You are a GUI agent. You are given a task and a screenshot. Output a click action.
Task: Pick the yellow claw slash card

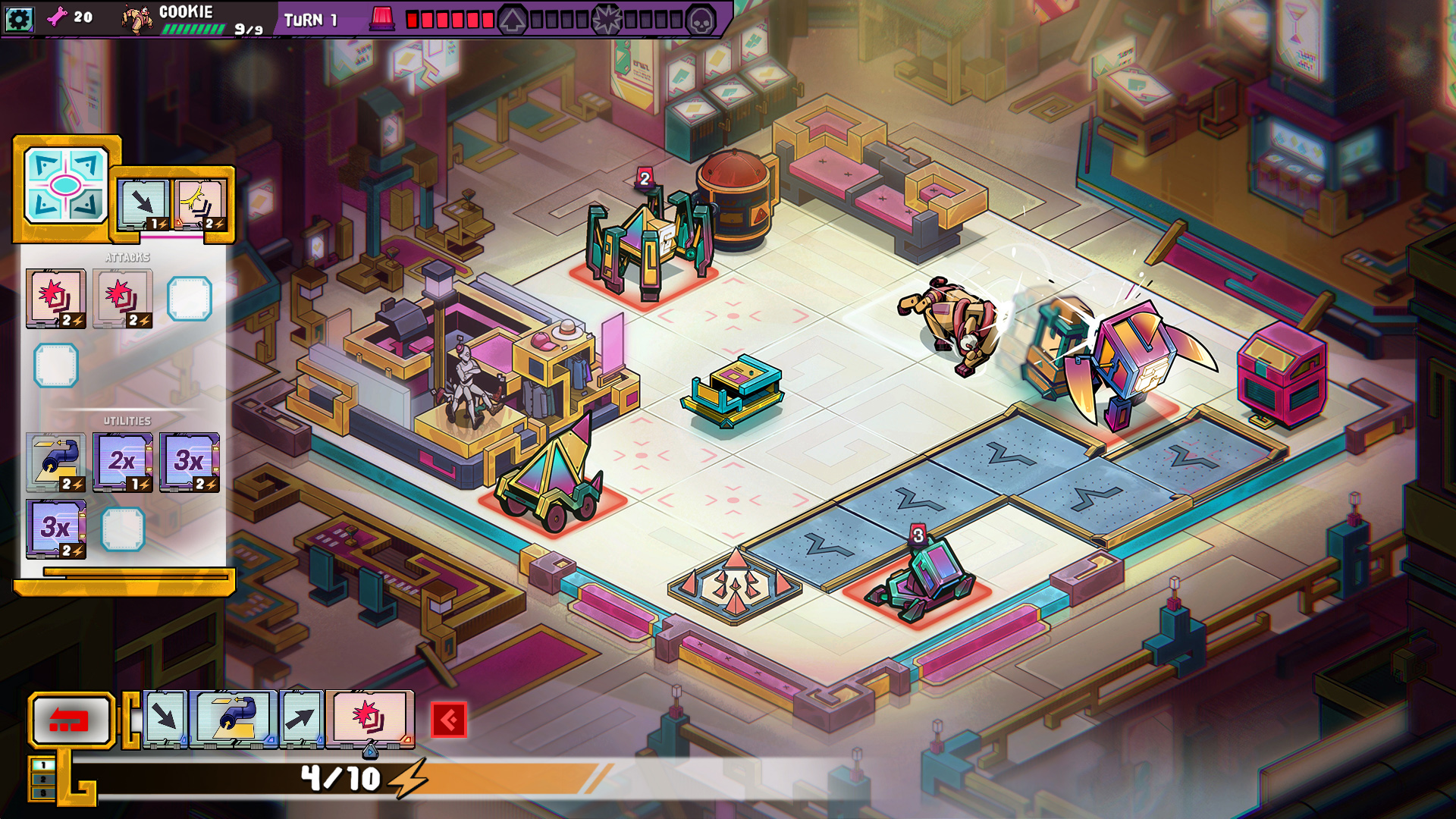point(200,203)
